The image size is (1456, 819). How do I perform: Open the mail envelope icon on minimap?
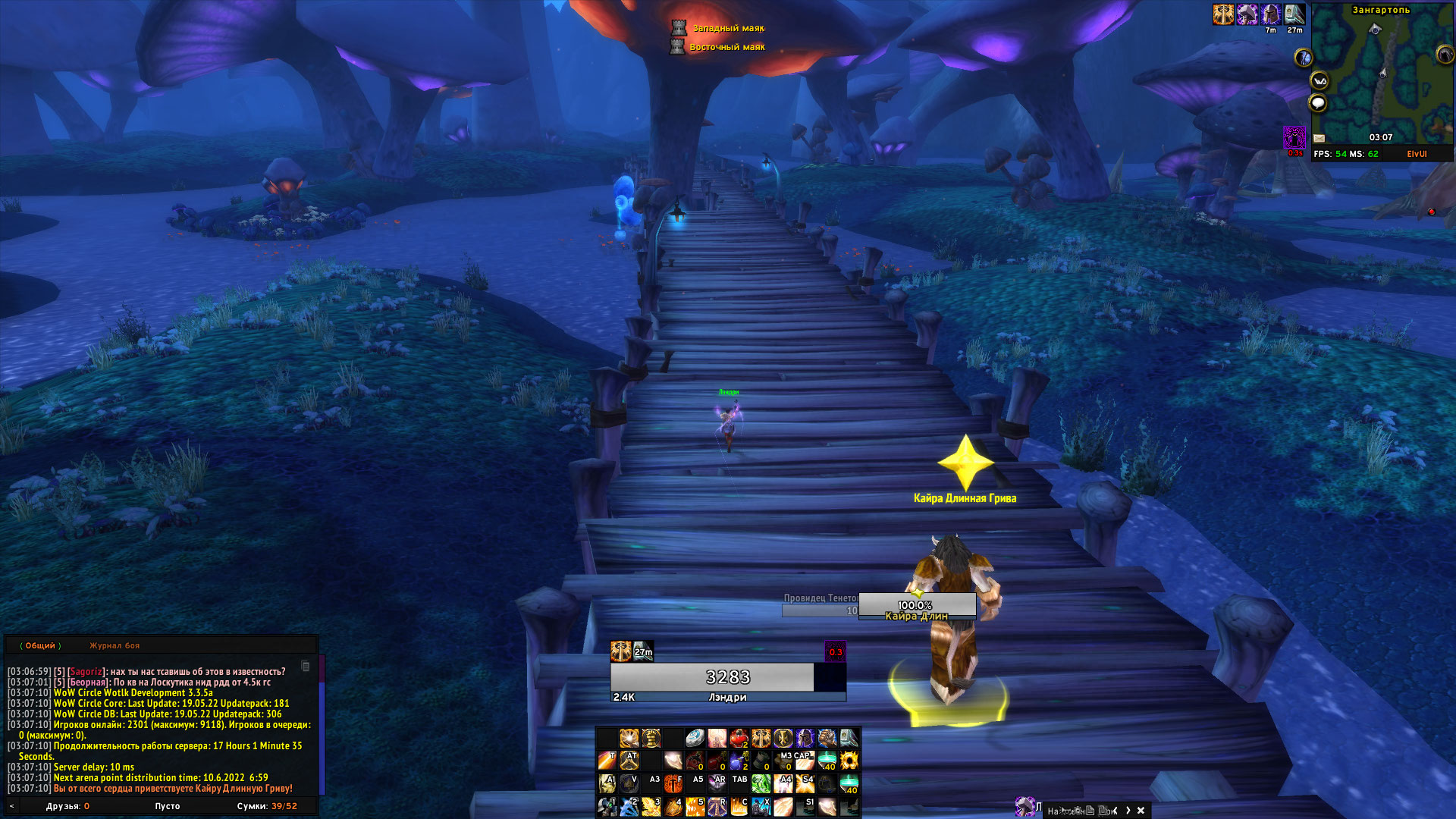1319,138
